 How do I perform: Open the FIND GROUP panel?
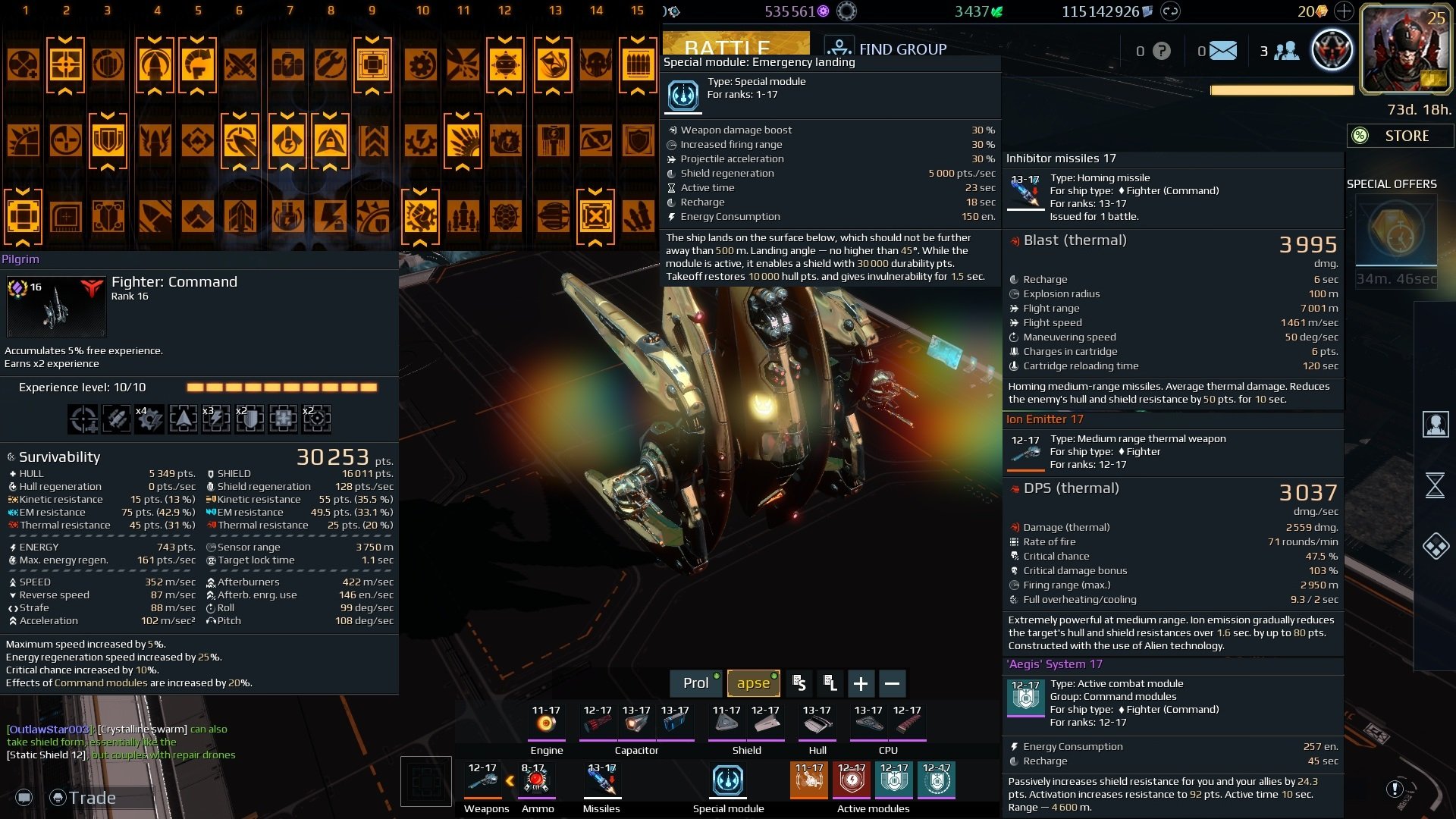point(886,49)
